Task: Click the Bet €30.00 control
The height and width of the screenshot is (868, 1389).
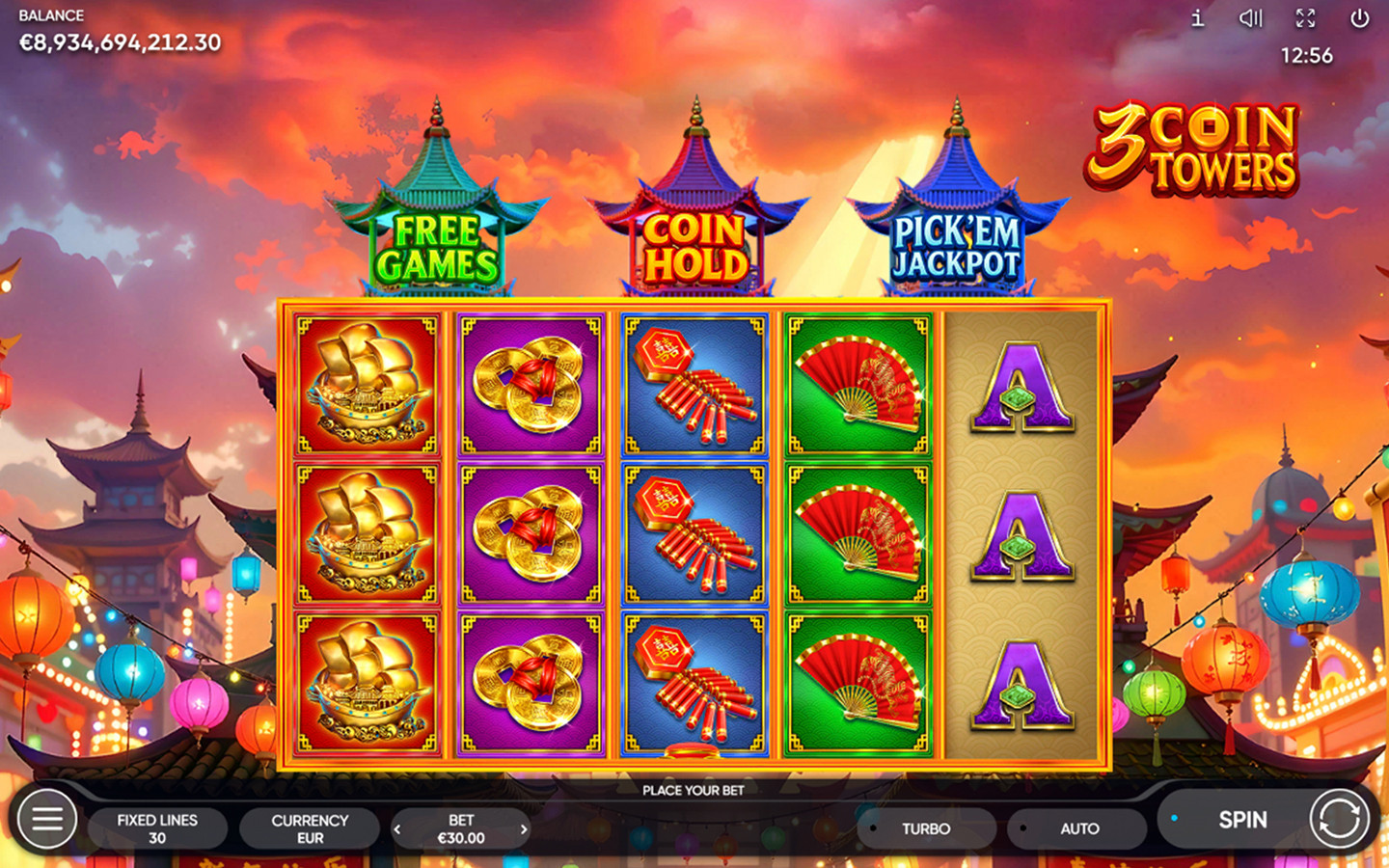Action: (x=461, y=827)
